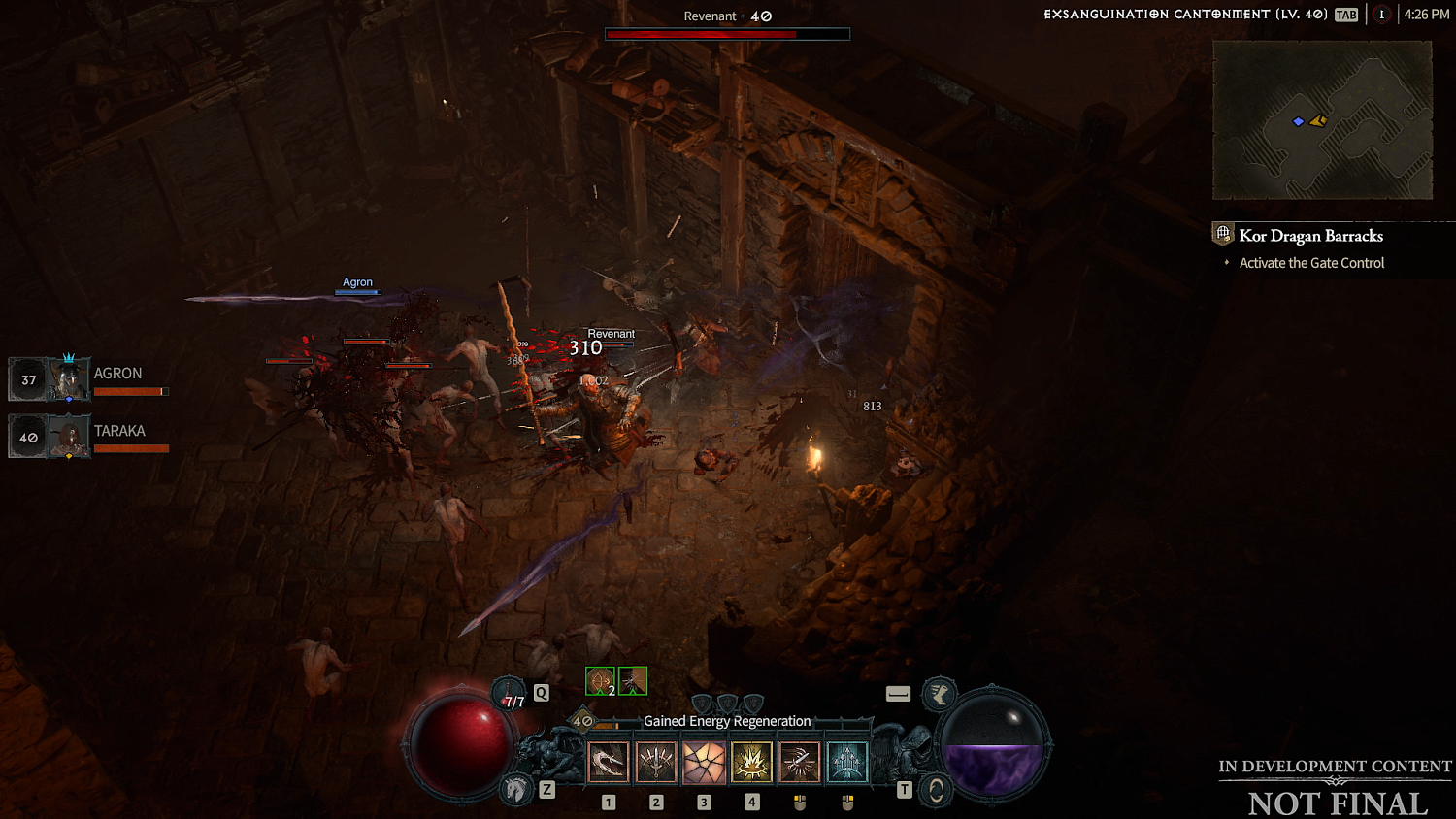
Task: Select the Activate the Gate Control objective
Action: tap(1311, 262)
